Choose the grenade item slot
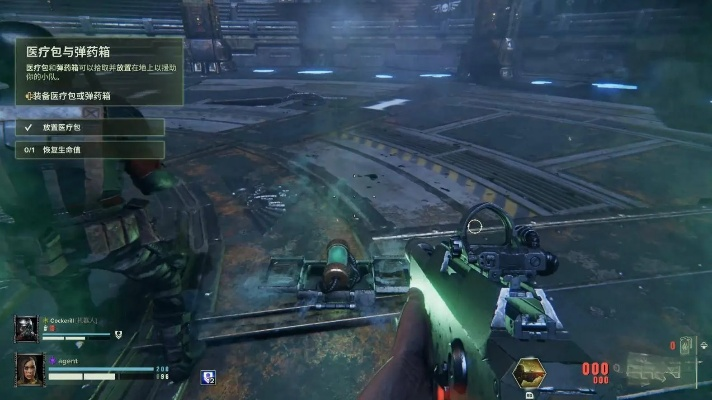Image resolution: width=712 pixels, height=400 pixels. 687,345
